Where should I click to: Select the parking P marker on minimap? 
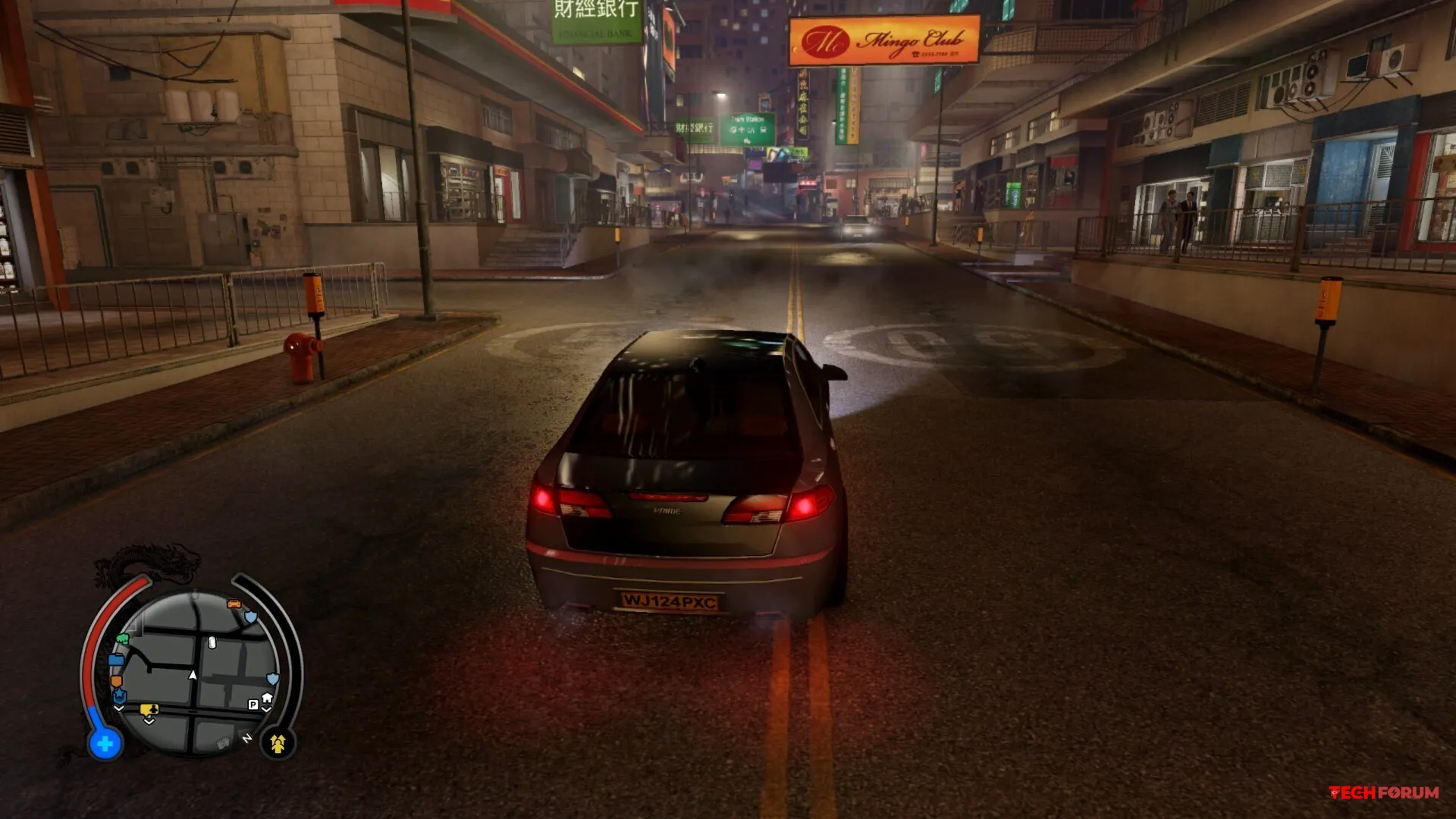[x=253, y=704]
